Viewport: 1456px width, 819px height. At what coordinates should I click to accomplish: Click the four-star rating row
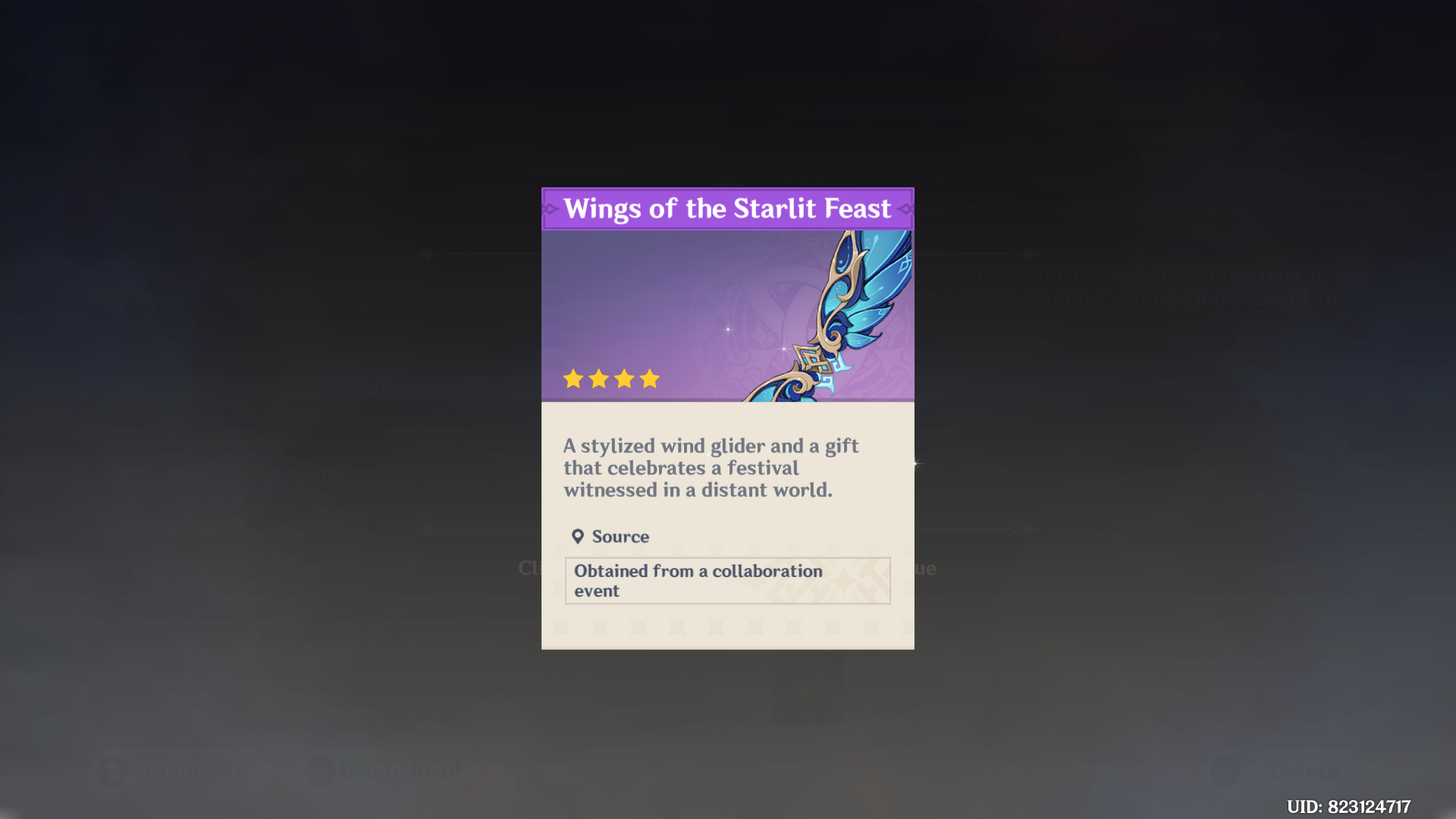point(612,378)
